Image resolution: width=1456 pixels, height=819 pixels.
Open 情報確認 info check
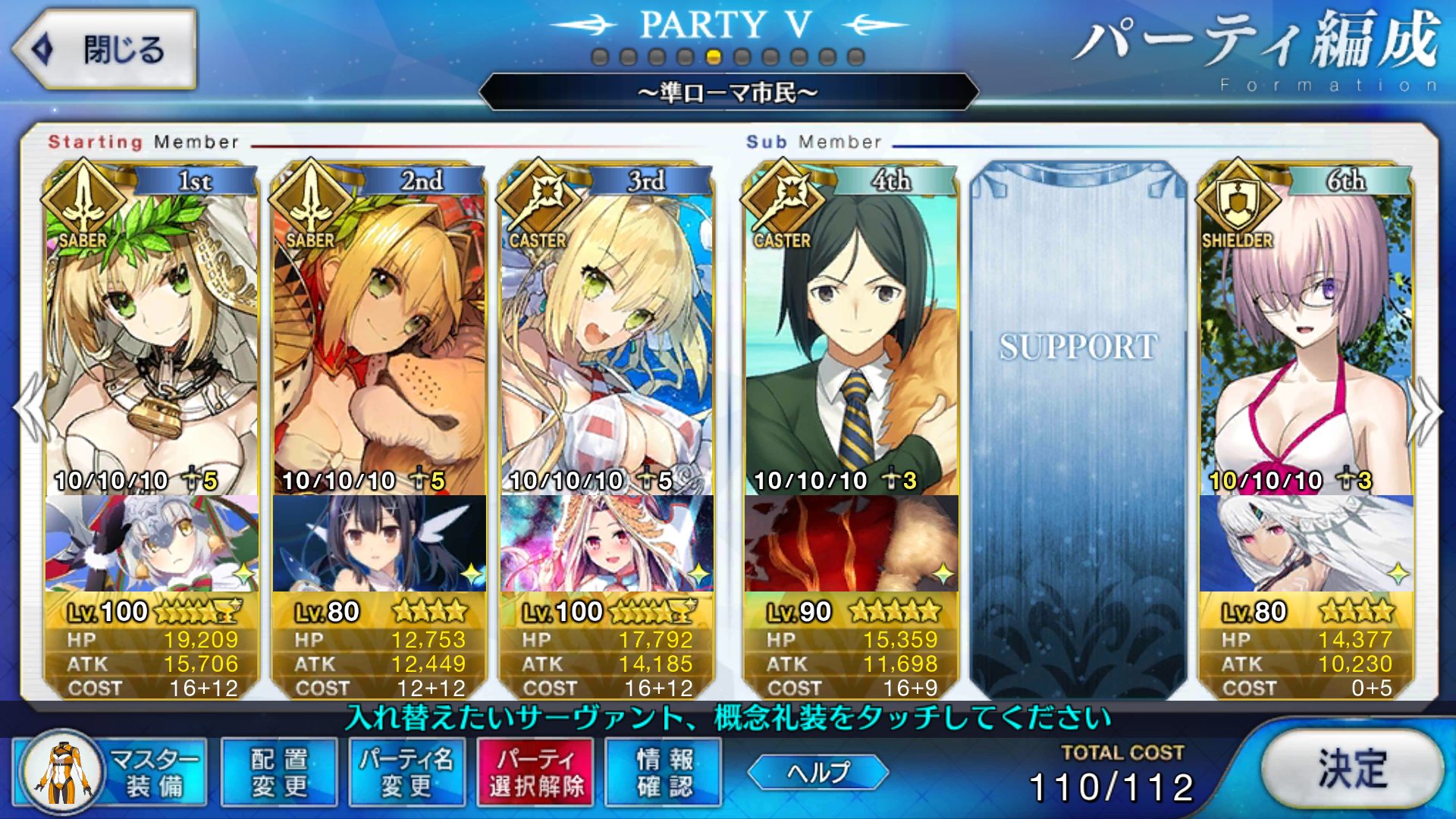(x=664, y=773)
